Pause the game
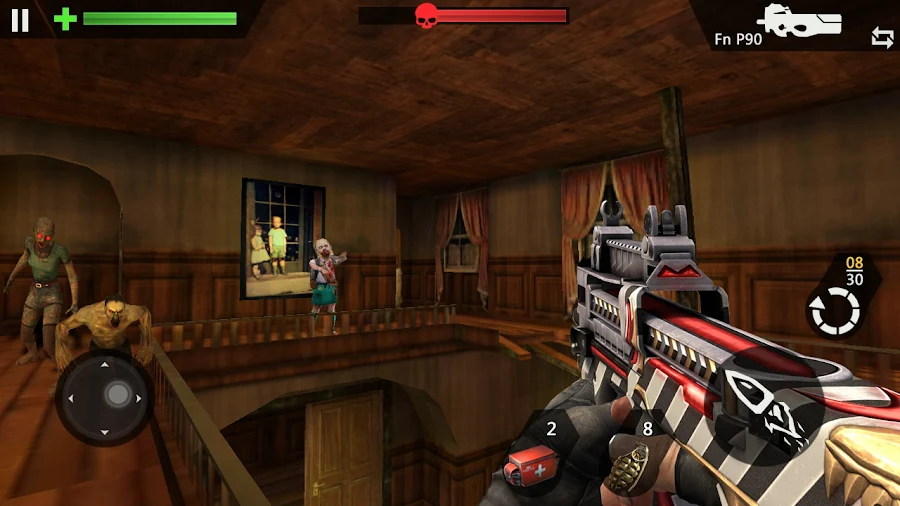 pyautogui.click(x=20, y=20)
